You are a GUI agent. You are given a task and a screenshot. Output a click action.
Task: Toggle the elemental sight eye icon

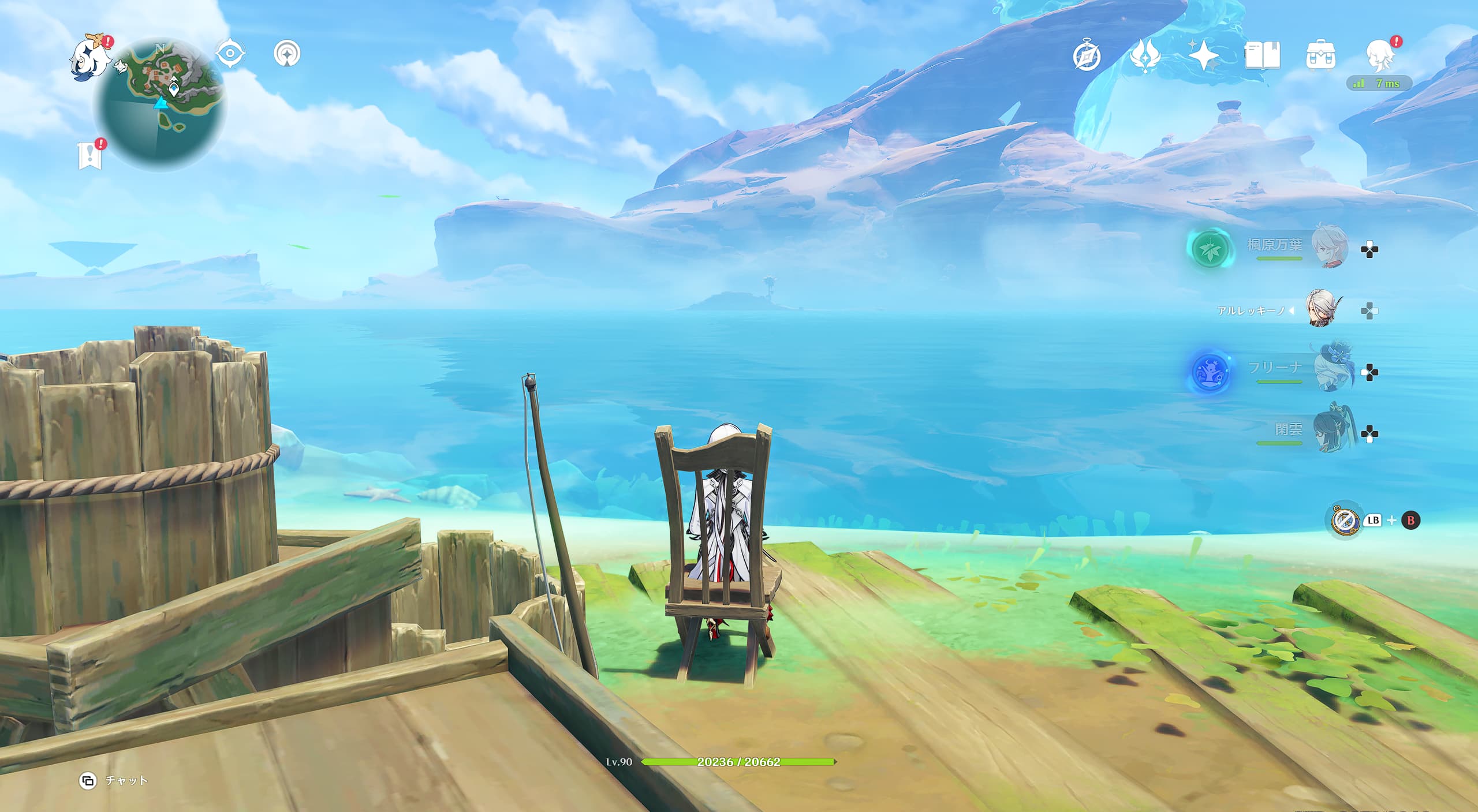coord(230,54)
